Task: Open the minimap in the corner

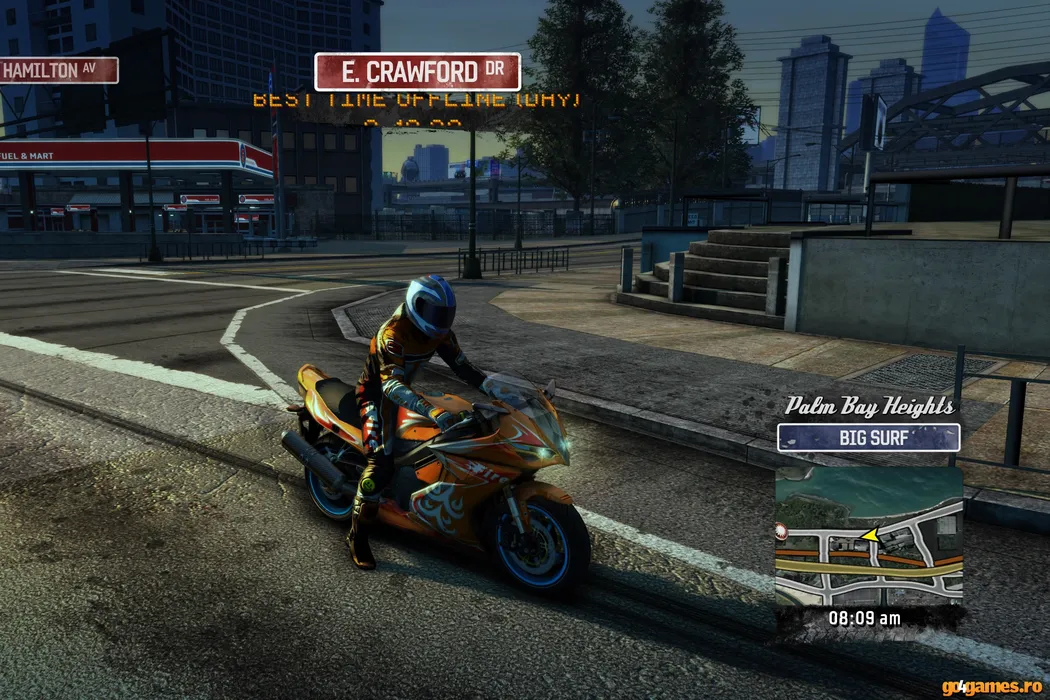Action: click(x=869, y=536)
